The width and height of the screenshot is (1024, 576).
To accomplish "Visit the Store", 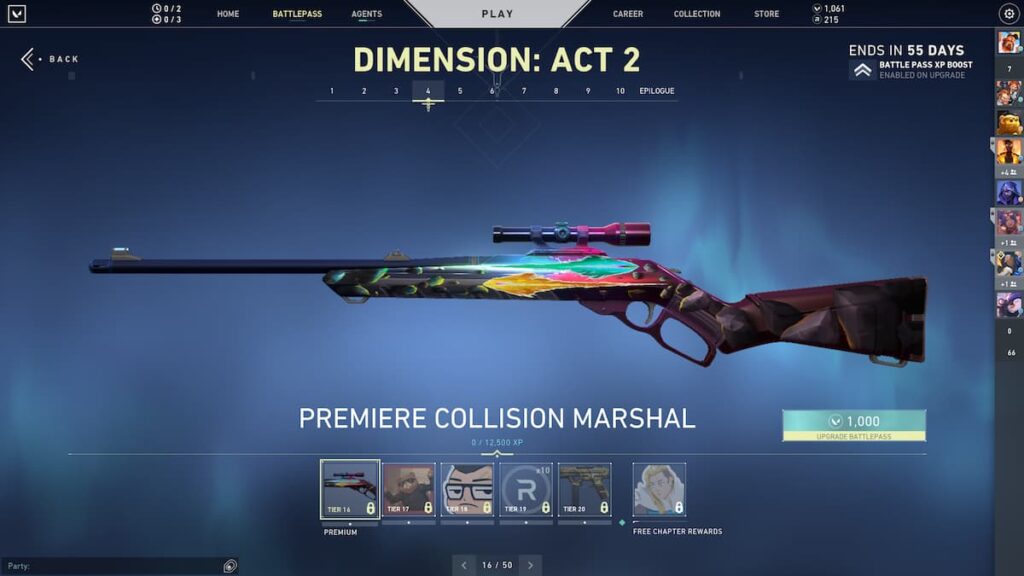I will pyautogui.click(x=767, y=14).
